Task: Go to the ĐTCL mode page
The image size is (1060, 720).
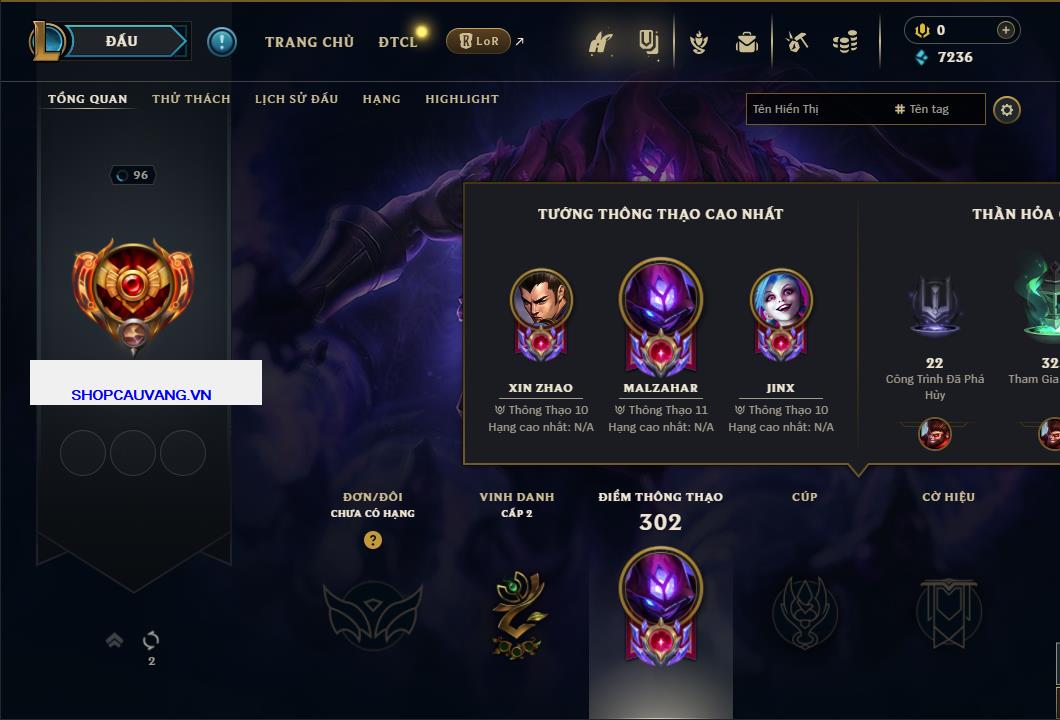Action: click(x=398, y=42)
